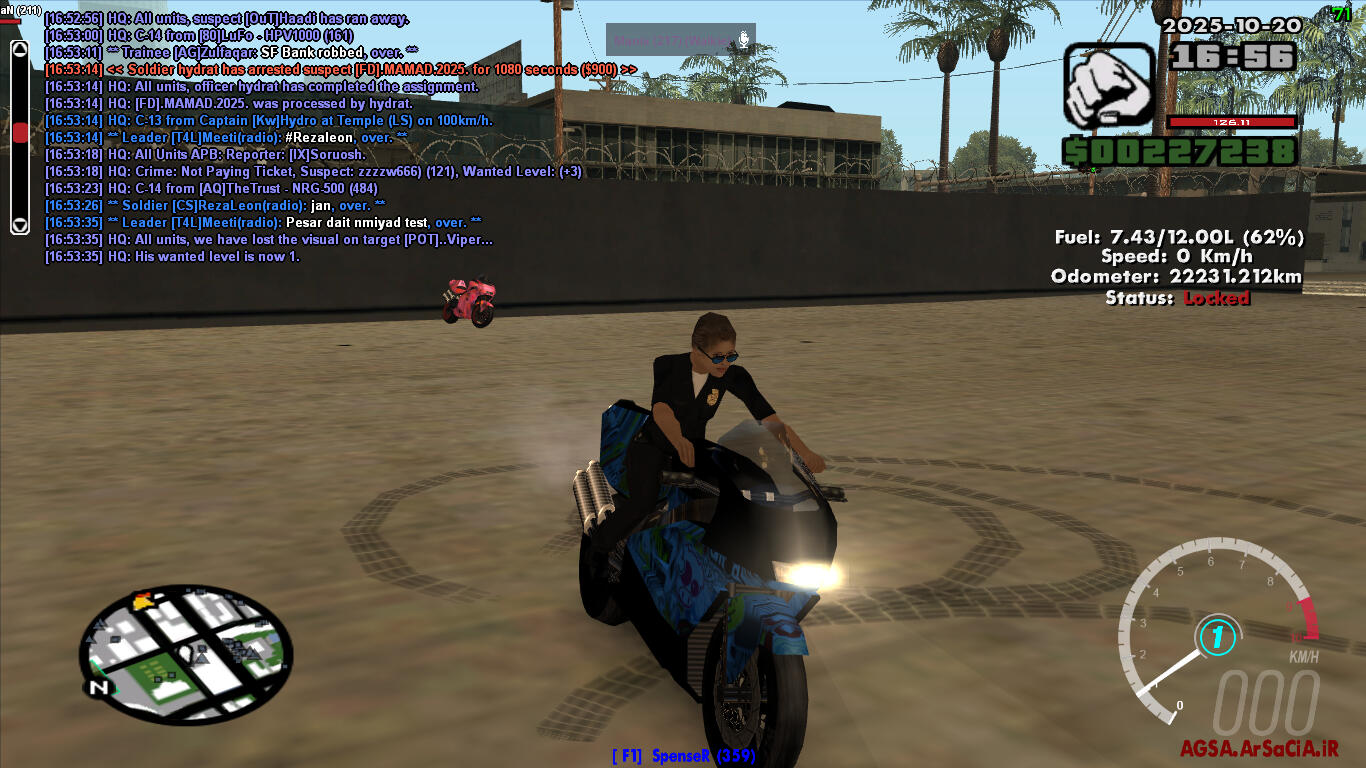This screenshot has width=1366, height=768.
Task: Select the fist weapon icon
Action: [1109, 86]
